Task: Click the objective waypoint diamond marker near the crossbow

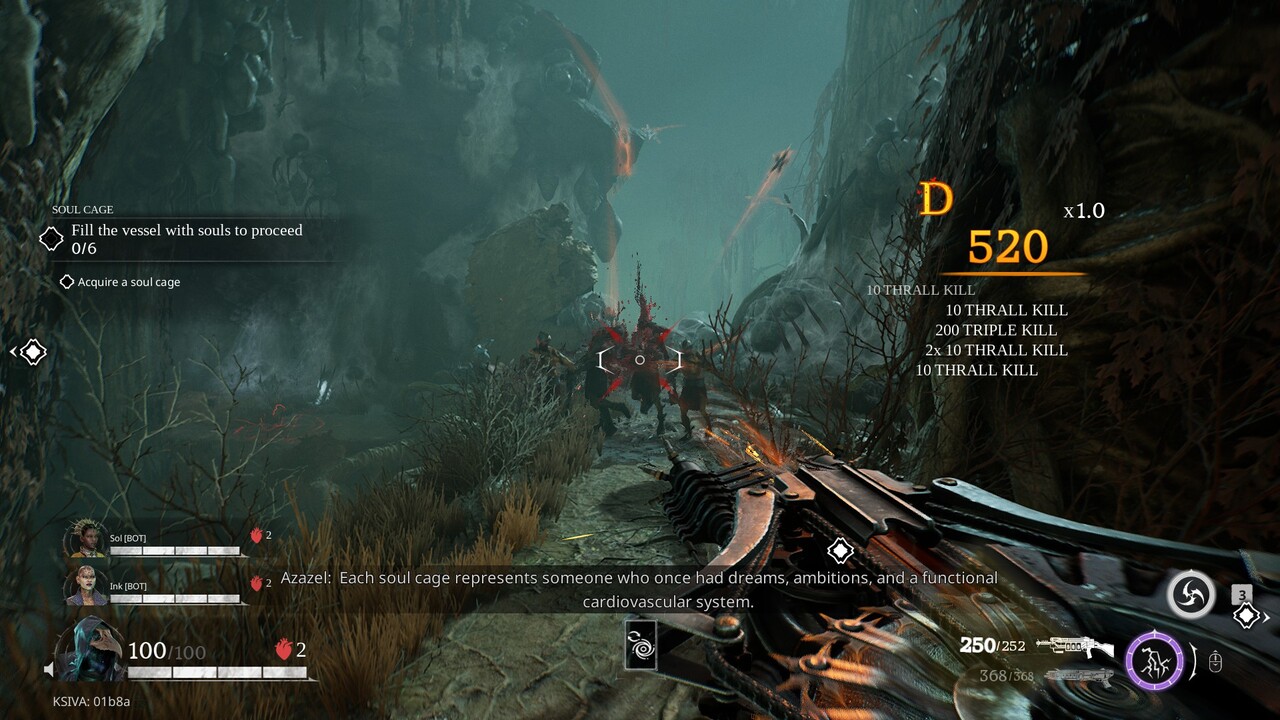Action: [x=840, y=550]
